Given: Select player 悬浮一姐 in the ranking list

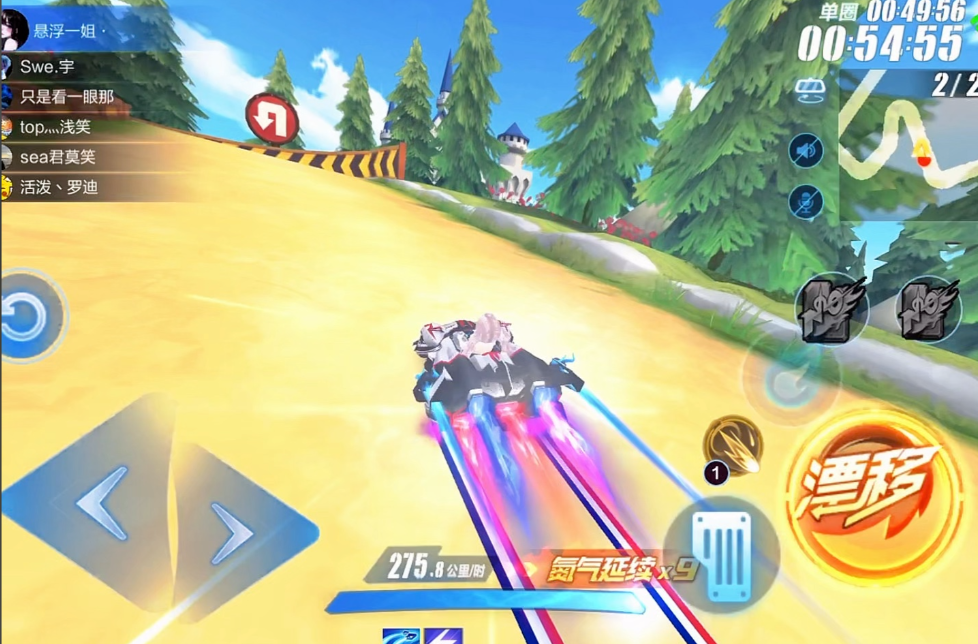Looking at the screenshot, I should coord(60,32).
